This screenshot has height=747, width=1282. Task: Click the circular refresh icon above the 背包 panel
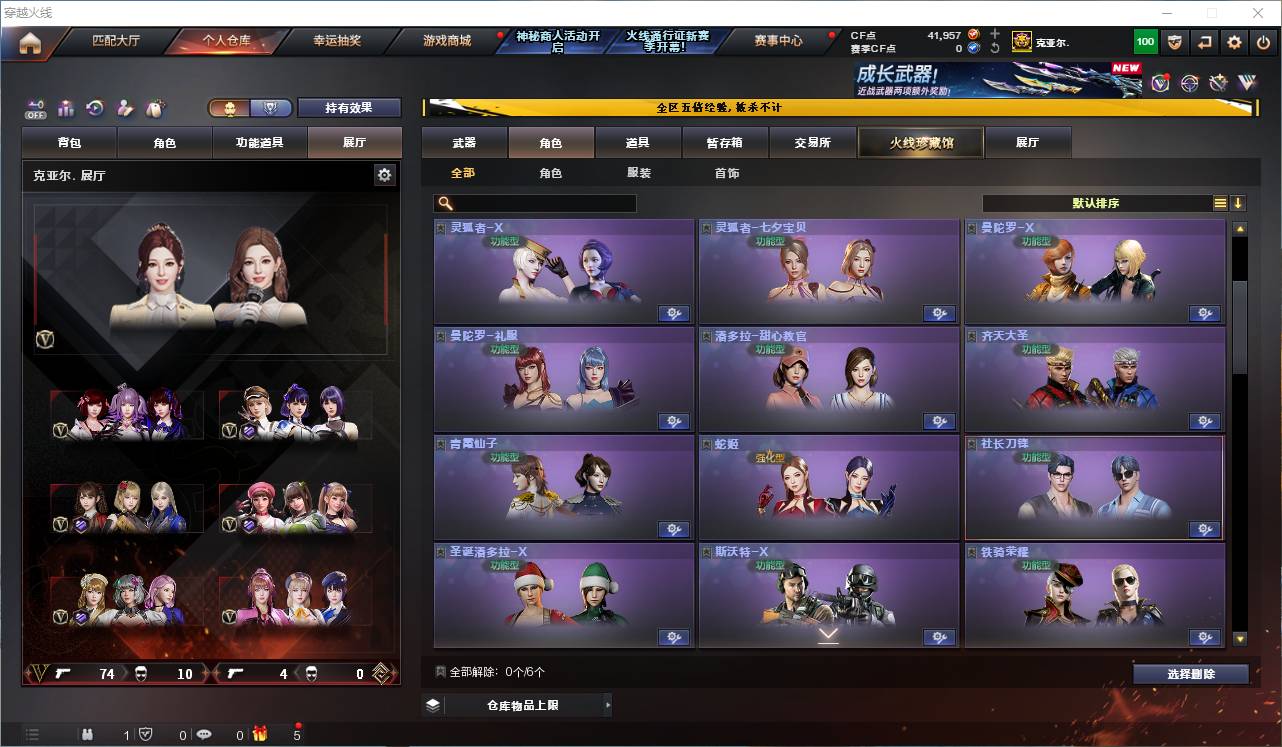[x=94, y=106]
